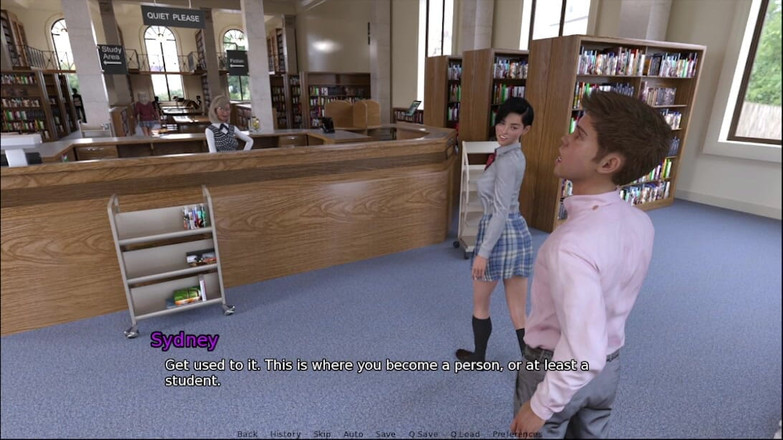
Task: Open the Save game screen
Action: tap(385, 434)
